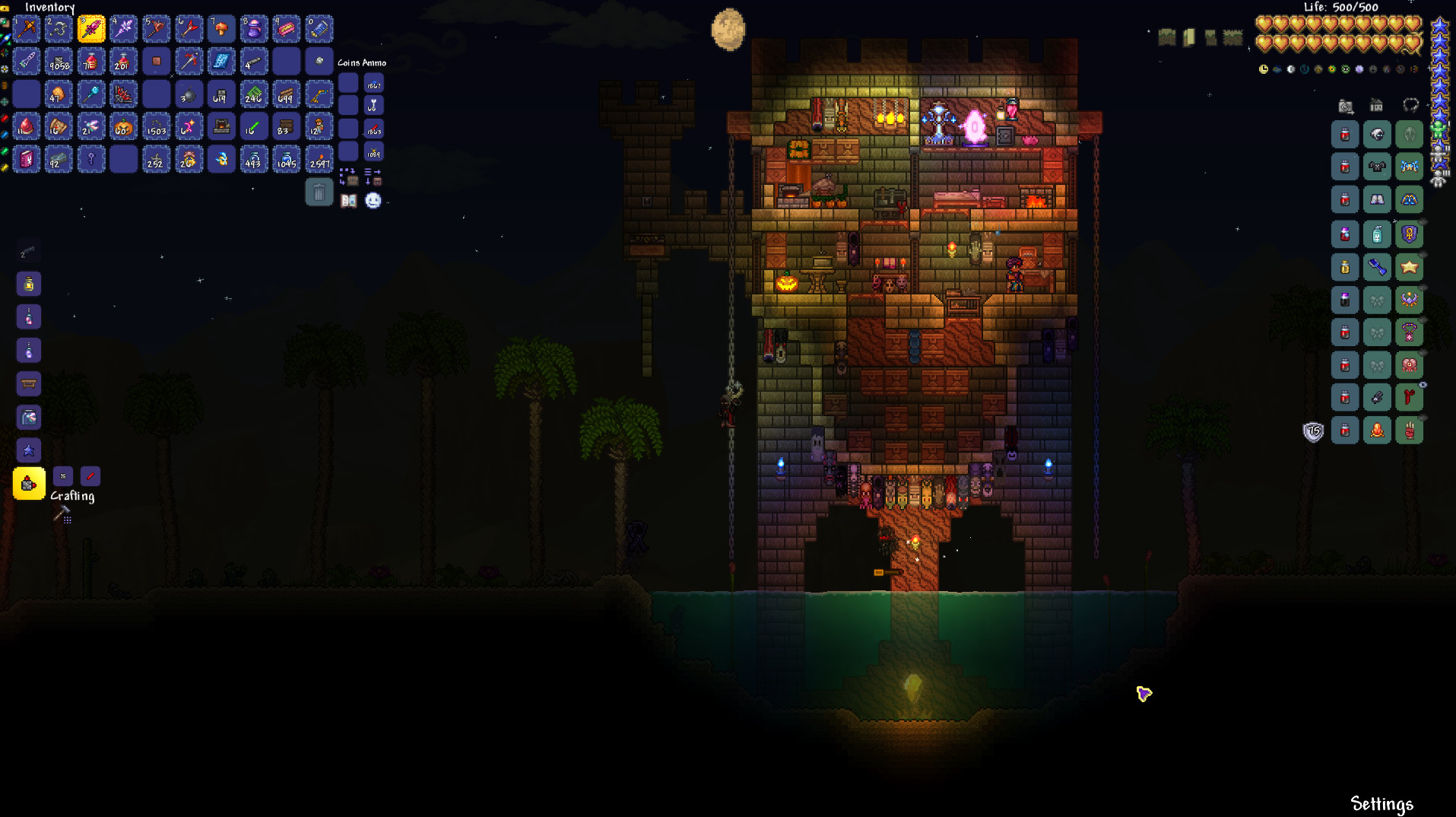The height and width of the screenshot is (817, 1456).
Task: Click the red paintbrush icon near the Crafting label
Action: [90, 476]
